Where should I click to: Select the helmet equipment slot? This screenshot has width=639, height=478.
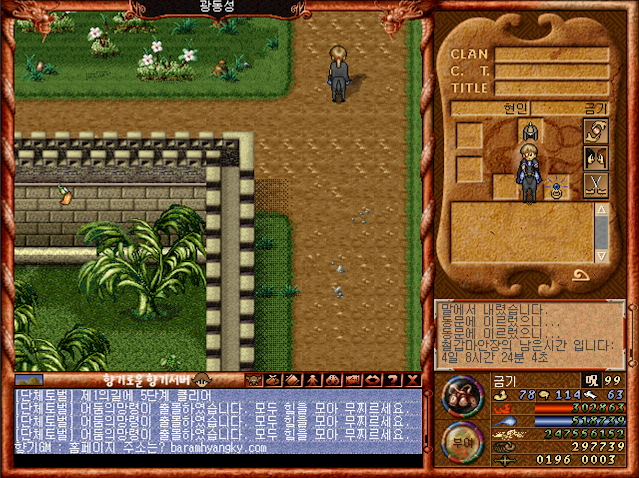[529, 131]
